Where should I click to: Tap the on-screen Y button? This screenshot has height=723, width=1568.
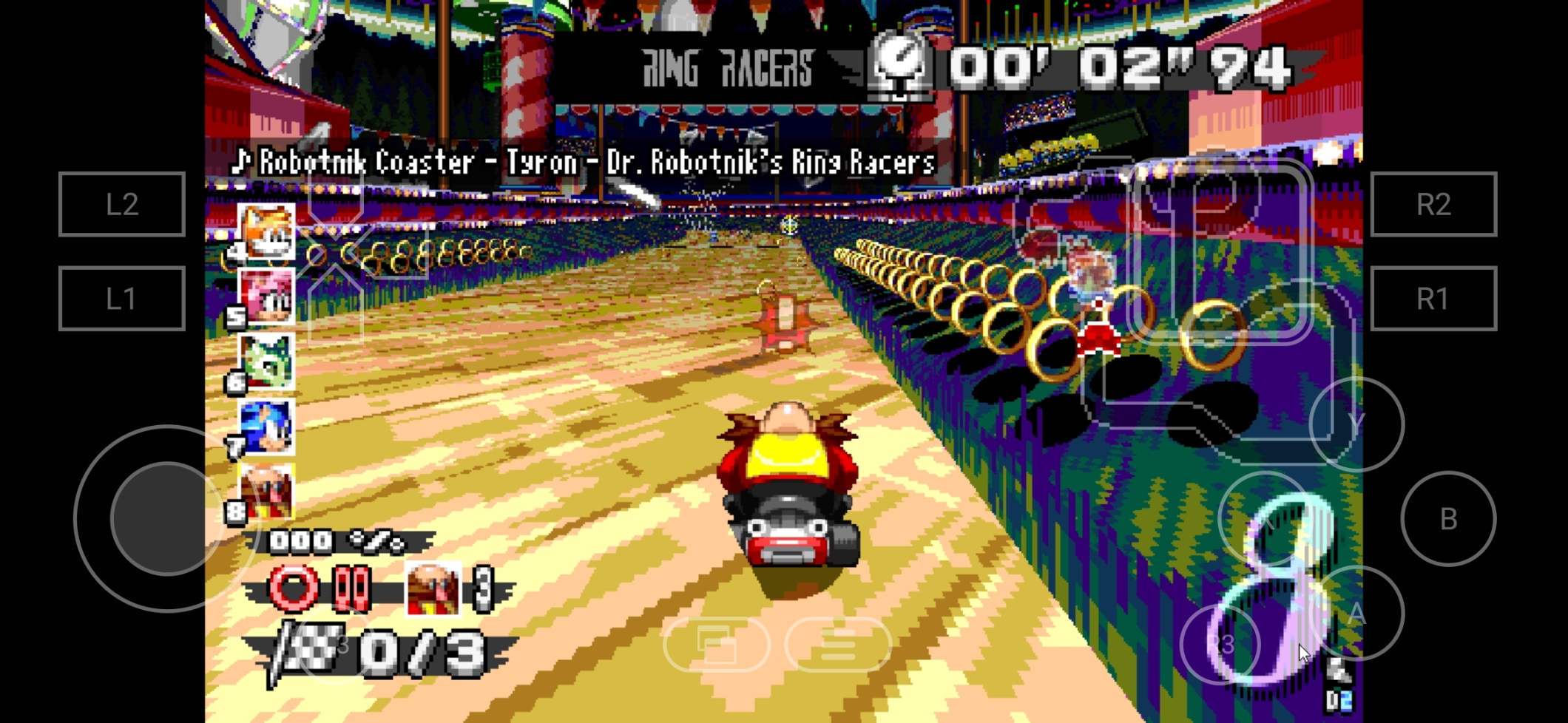[x=1356, y=424]
